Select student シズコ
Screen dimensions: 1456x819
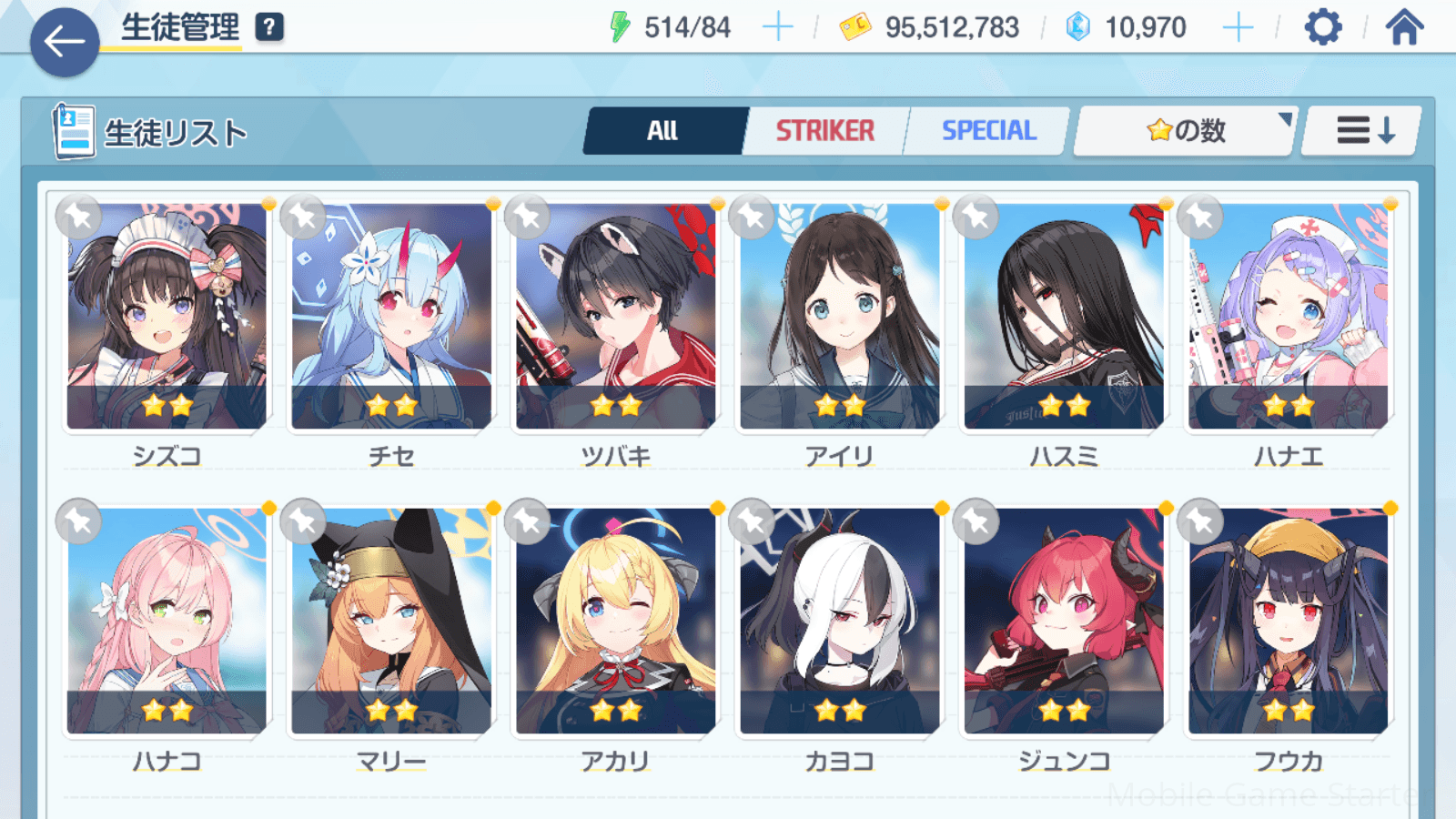click(167, 316)
